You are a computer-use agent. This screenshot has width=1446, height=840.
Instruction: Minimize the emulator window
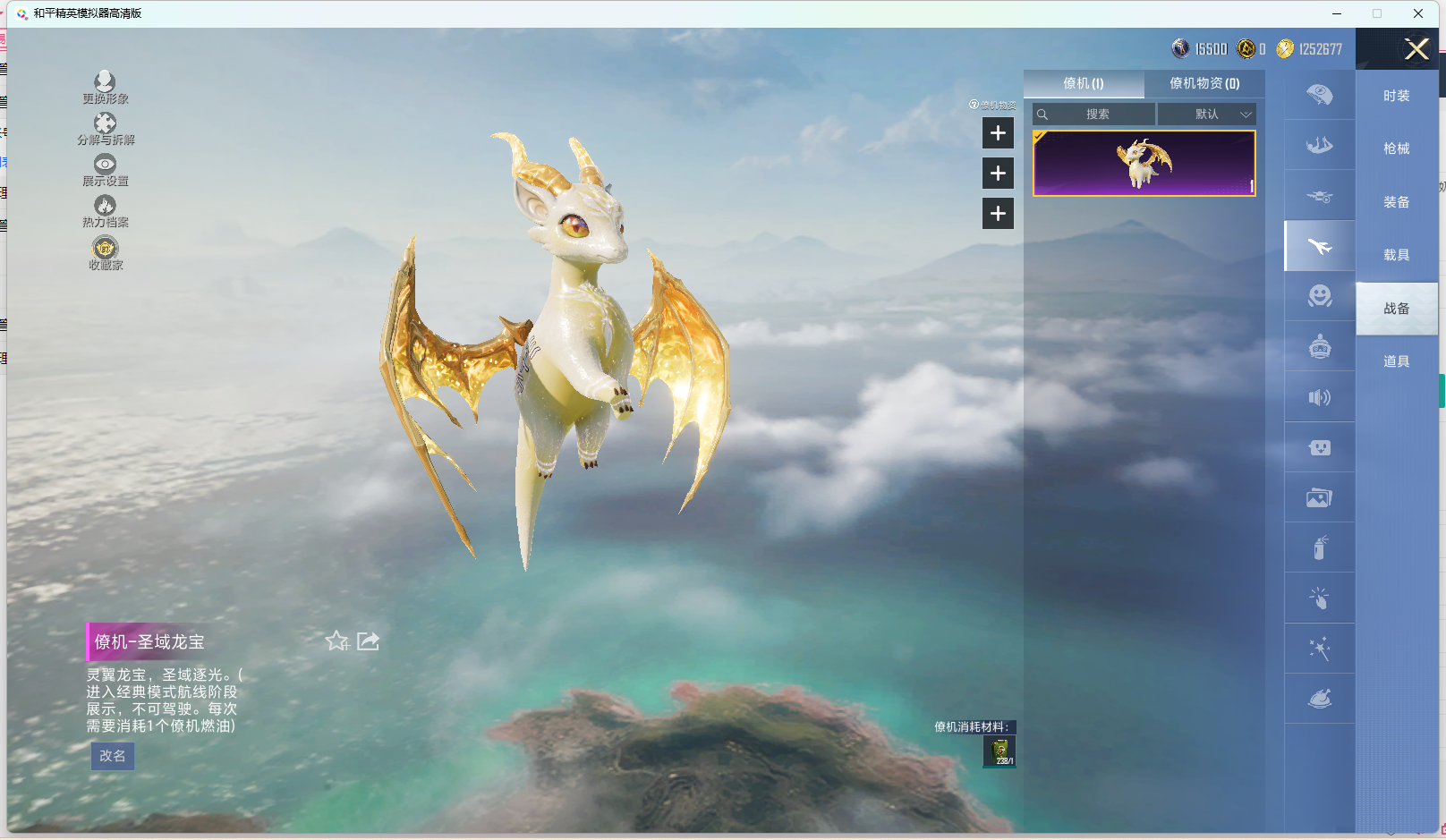point(1337,13)
